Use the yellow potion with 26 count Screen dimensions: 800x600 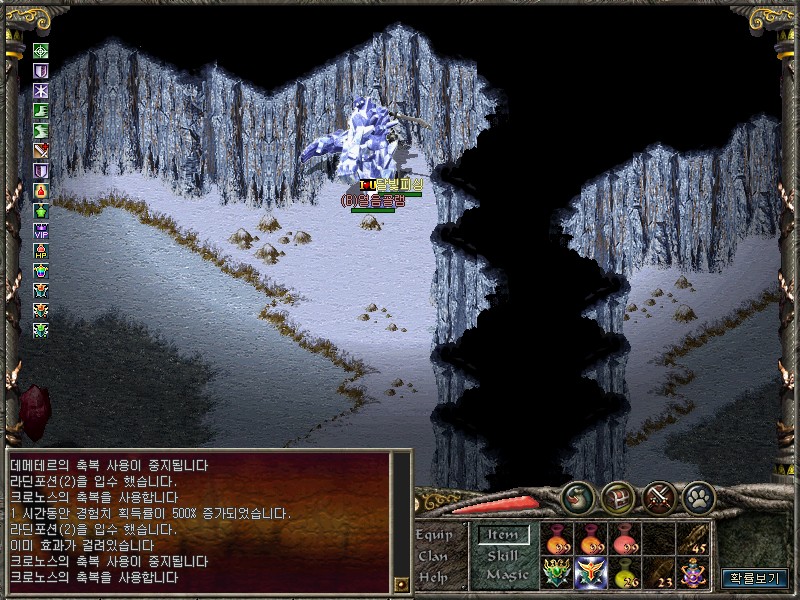click(x=626, y=573)
